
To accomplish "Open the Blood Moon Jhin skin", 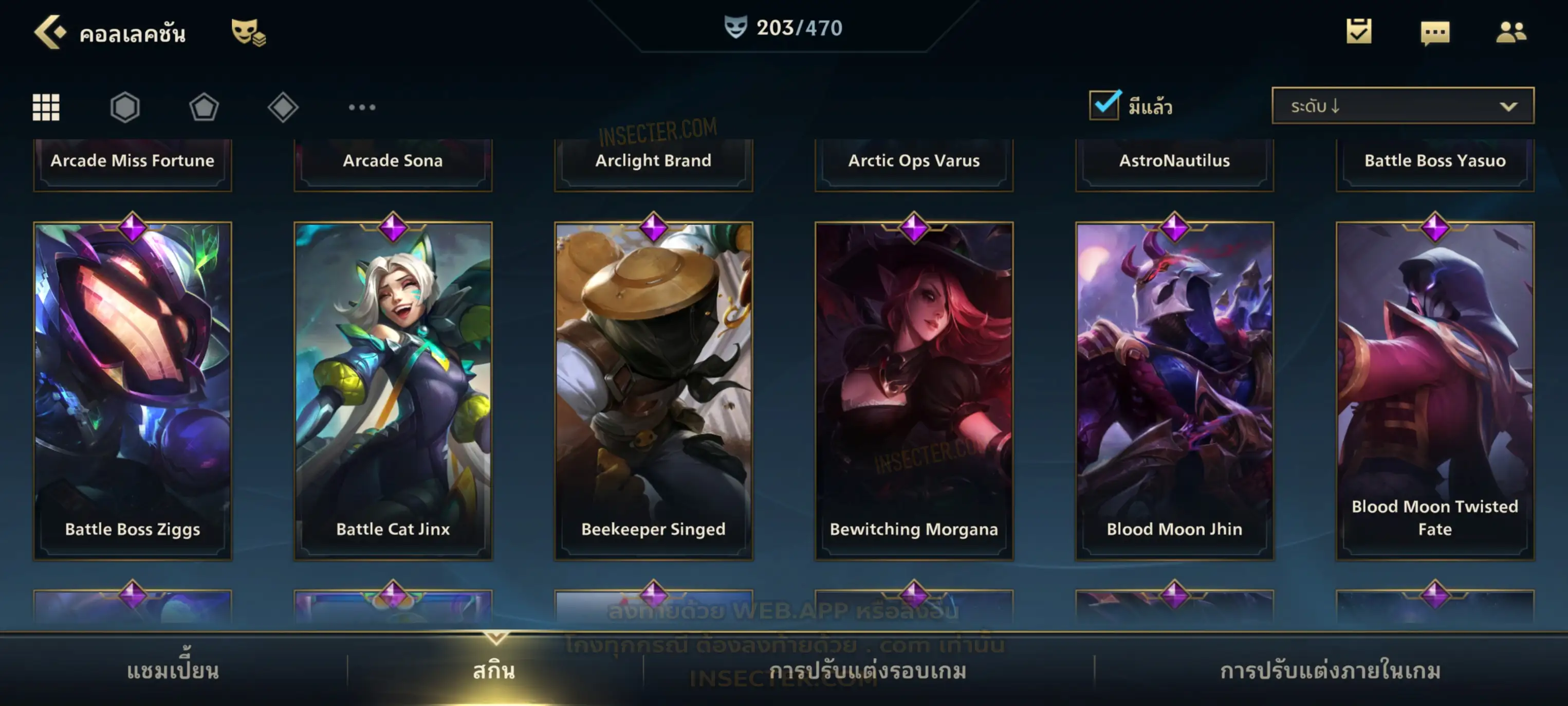I will [x=1174, y=390].
